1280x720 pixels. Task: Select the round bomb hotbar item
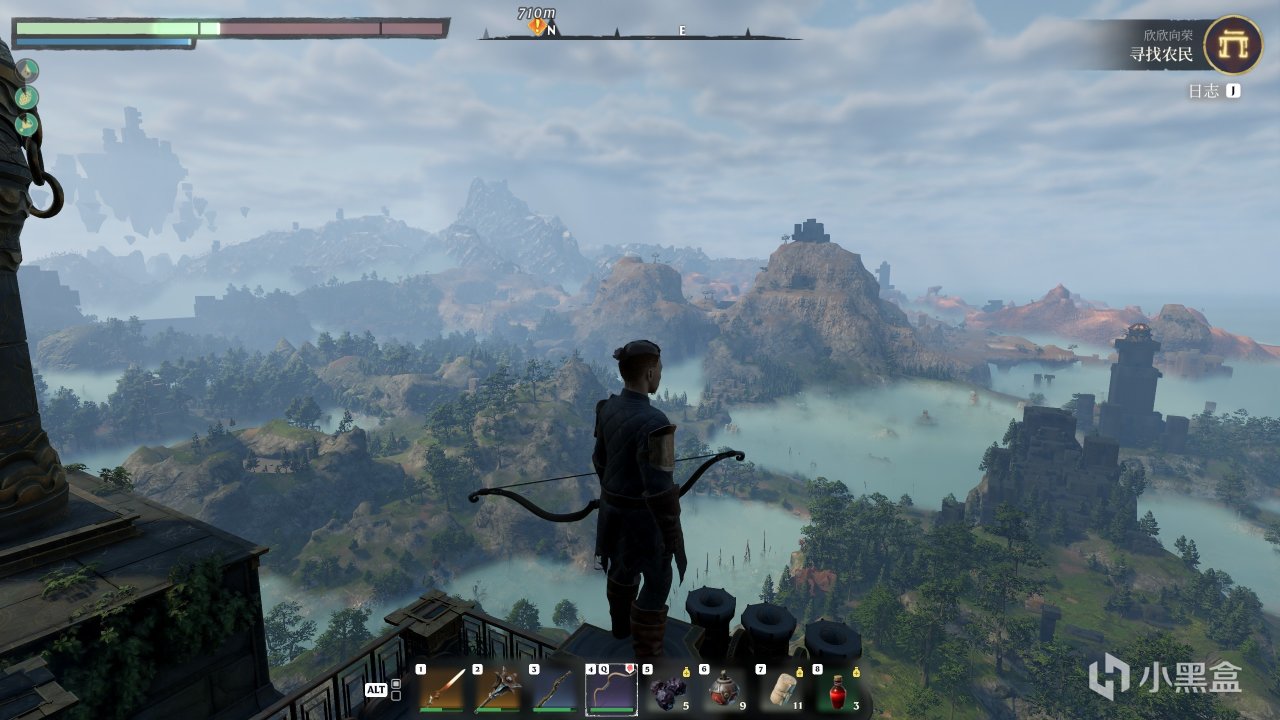pos(724,689)
